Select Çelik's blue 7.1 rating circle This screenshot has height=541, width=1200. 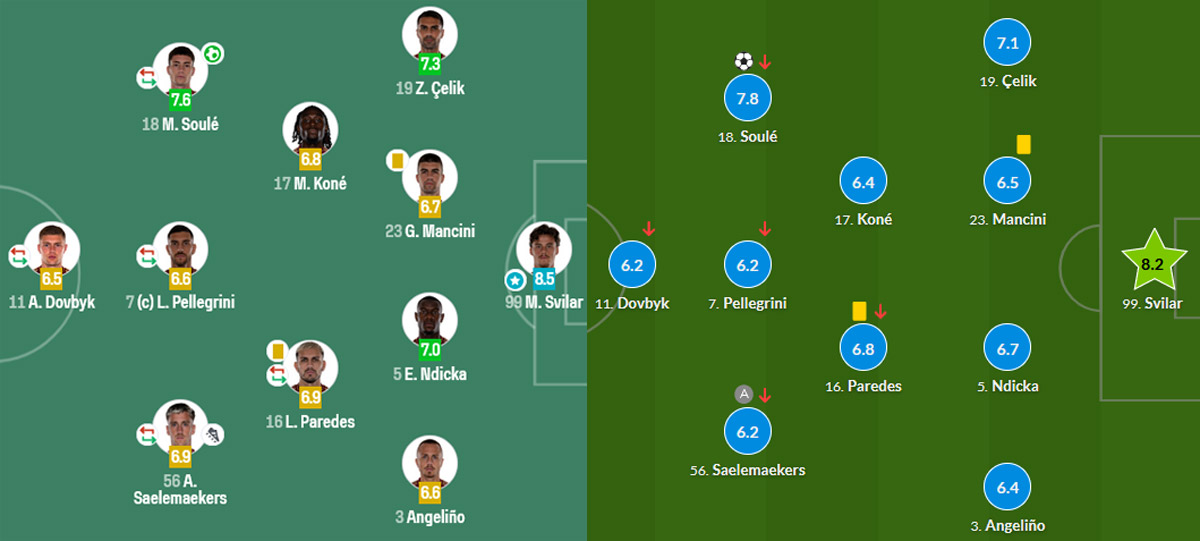coord(1007,43)
